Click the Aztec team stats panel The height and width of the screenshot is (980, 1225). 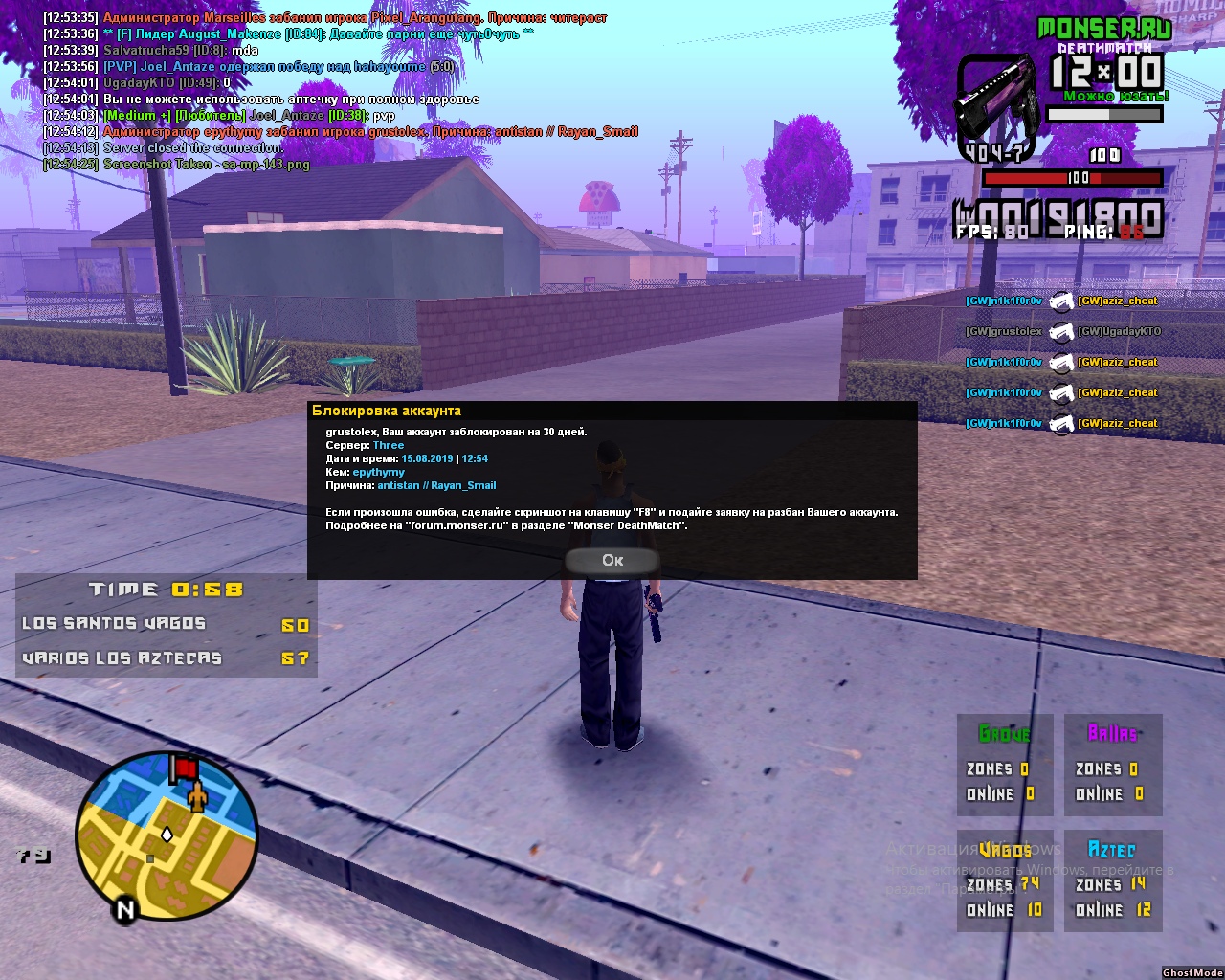pos(1112,880)
